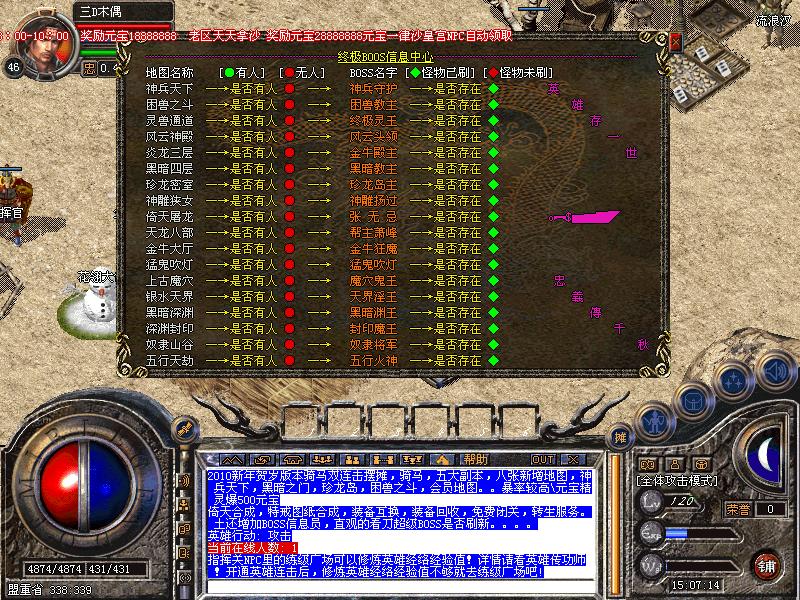This screenshot has width=800, height=600.
Task: Click the hero portrait in the corner
Action: point(41,38)
